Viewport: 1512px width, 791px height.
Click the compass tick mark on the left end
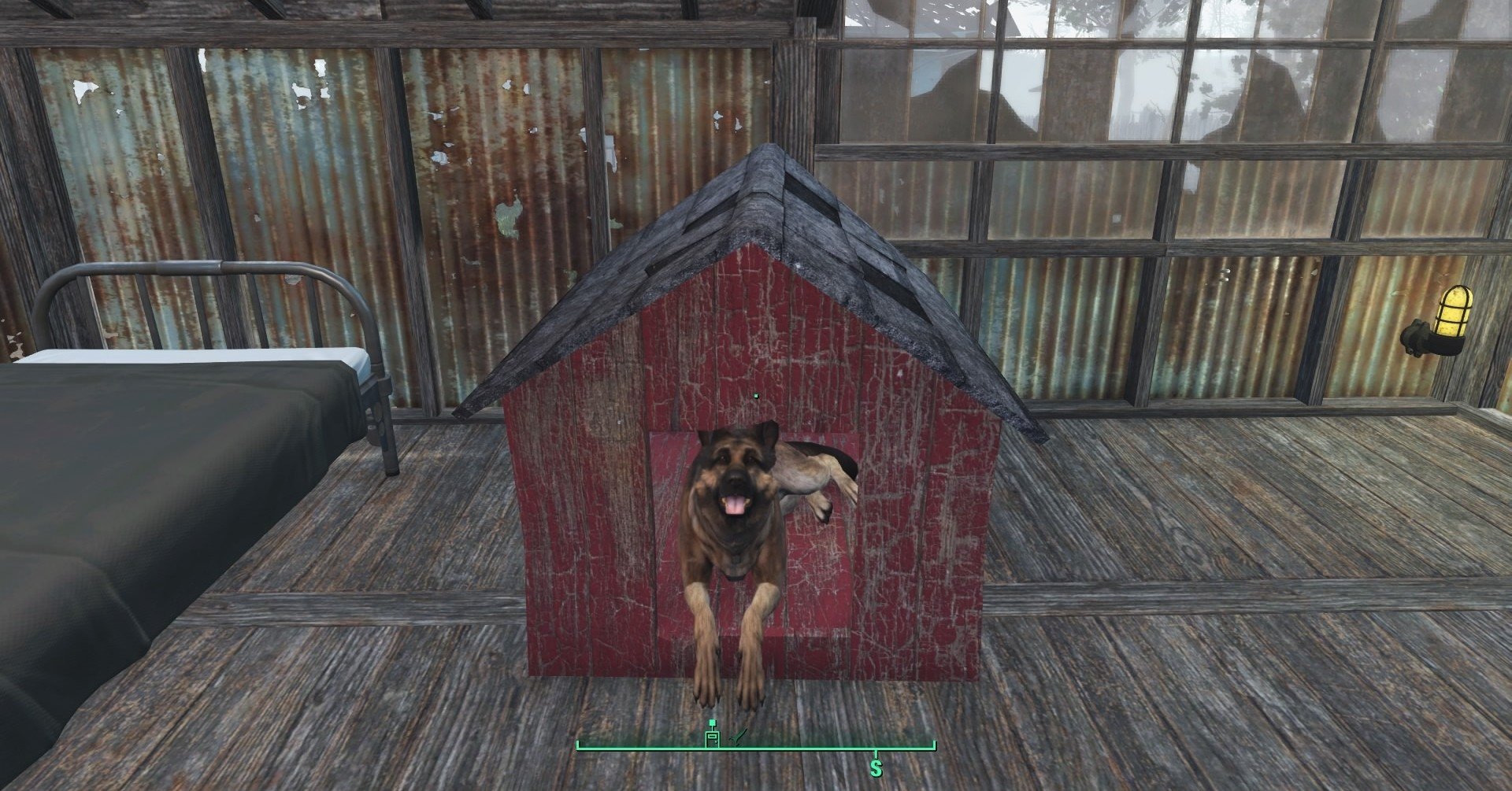click(x=578, y=745)
